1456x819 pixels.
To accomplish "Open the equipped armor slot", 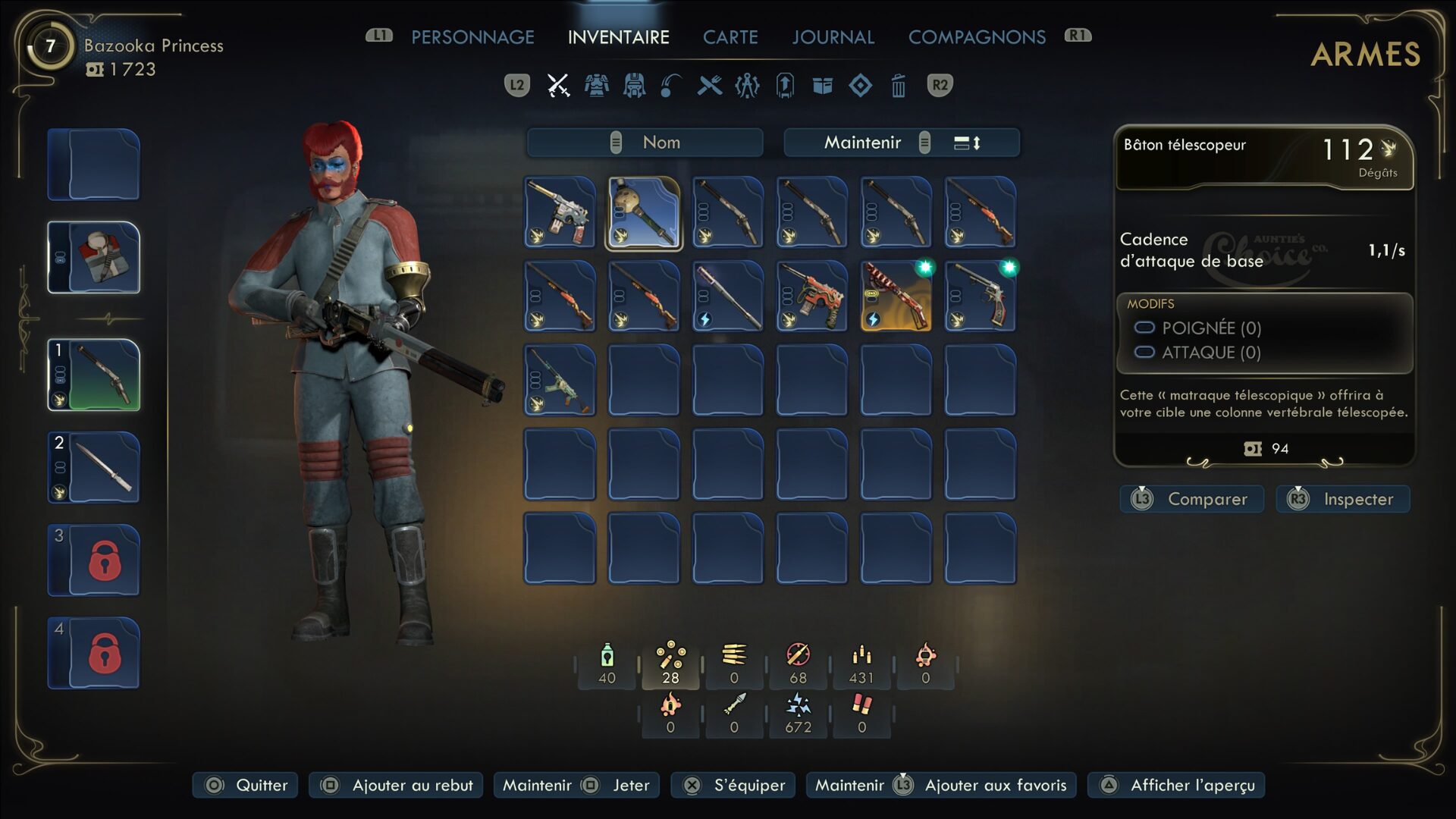I will point(94,258).
